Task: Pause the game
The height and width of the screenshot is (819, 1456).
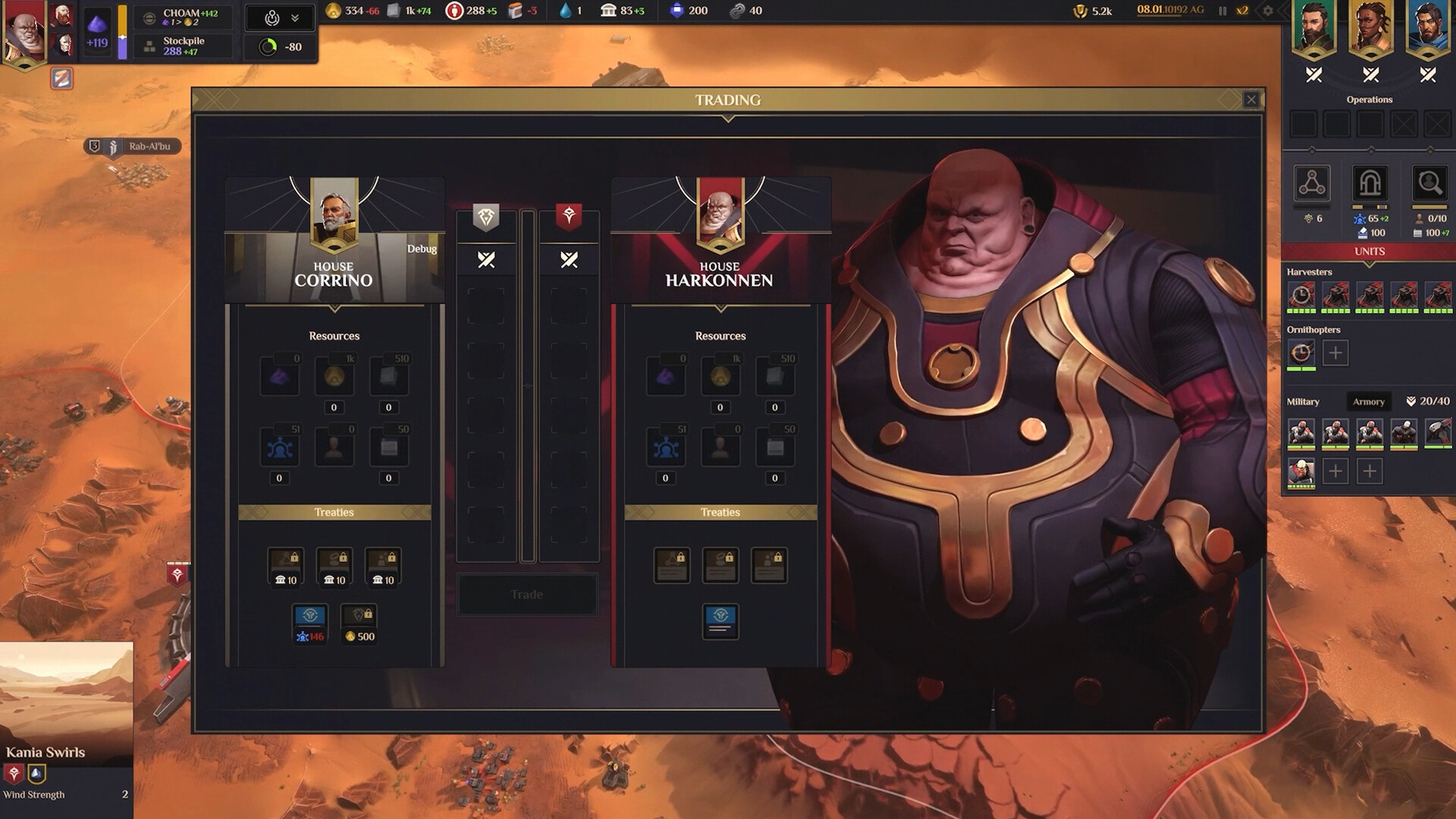Action: point(1223,11)
